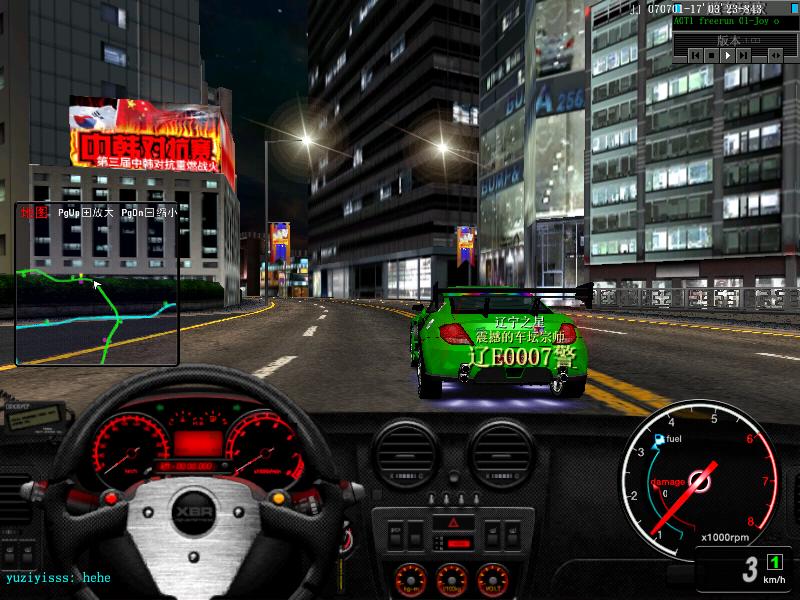Click the music player's double-arrow button
Viewport: 800px width, 600px height.
774,56
